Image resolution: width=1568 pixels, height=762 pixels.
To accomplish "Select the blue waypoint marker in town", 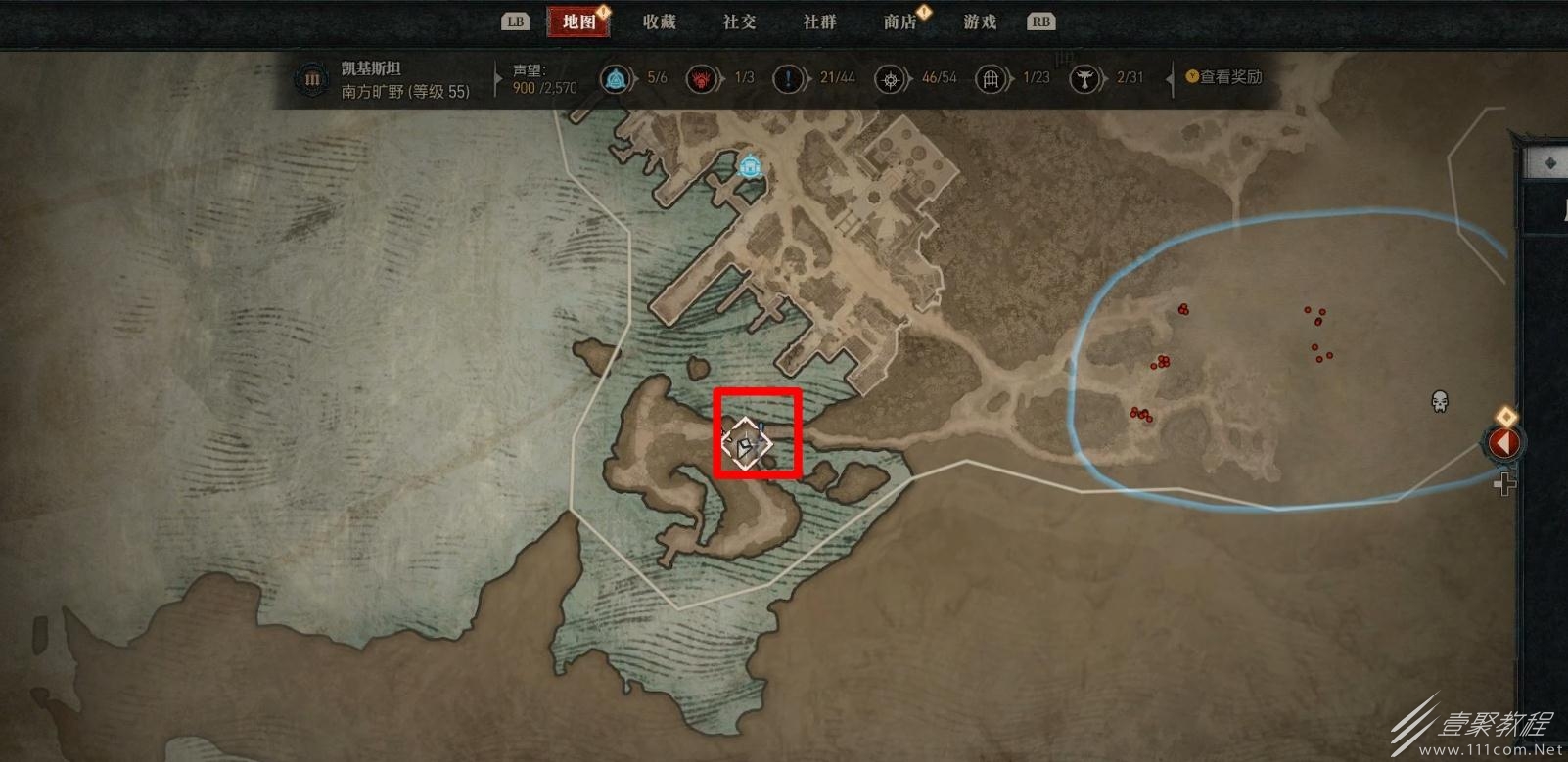I will (x=751, y=166).
